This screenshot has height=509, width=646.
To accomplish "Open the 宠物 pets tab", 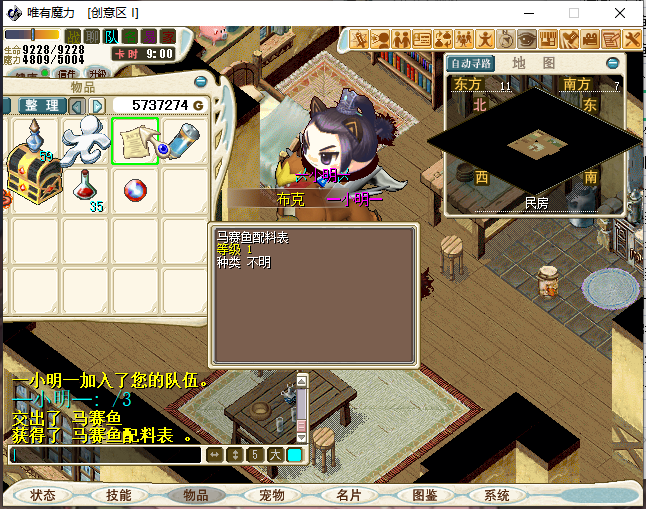I will (272, 495).
